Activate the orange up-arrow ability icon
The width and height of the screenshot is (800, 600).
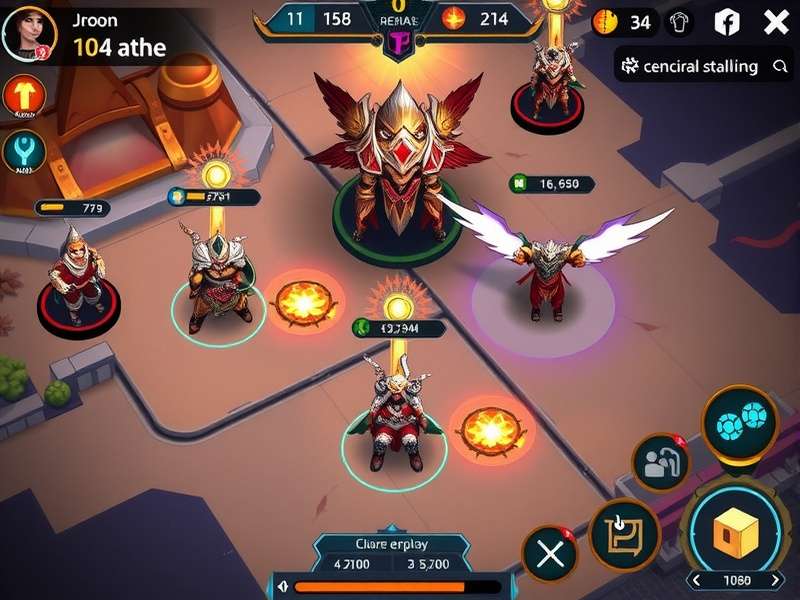point(22,96)
